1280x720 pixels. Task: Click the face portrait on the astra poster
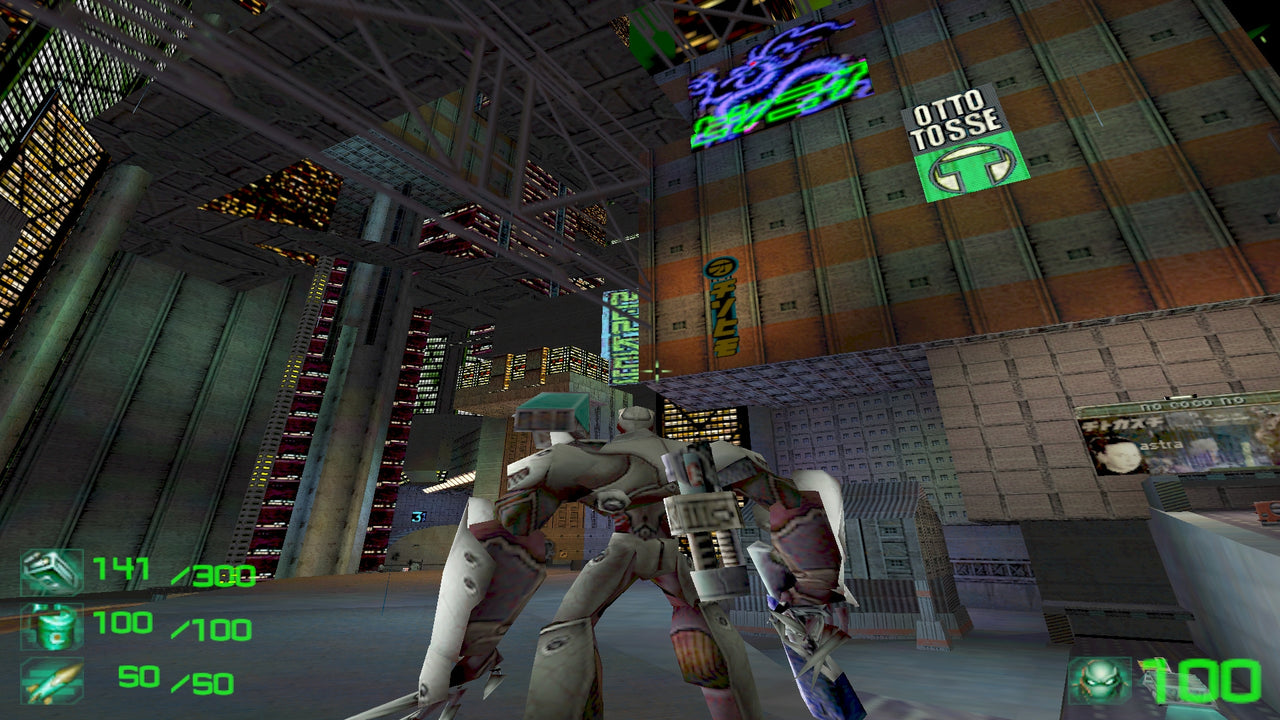[x=1120, y=457]
